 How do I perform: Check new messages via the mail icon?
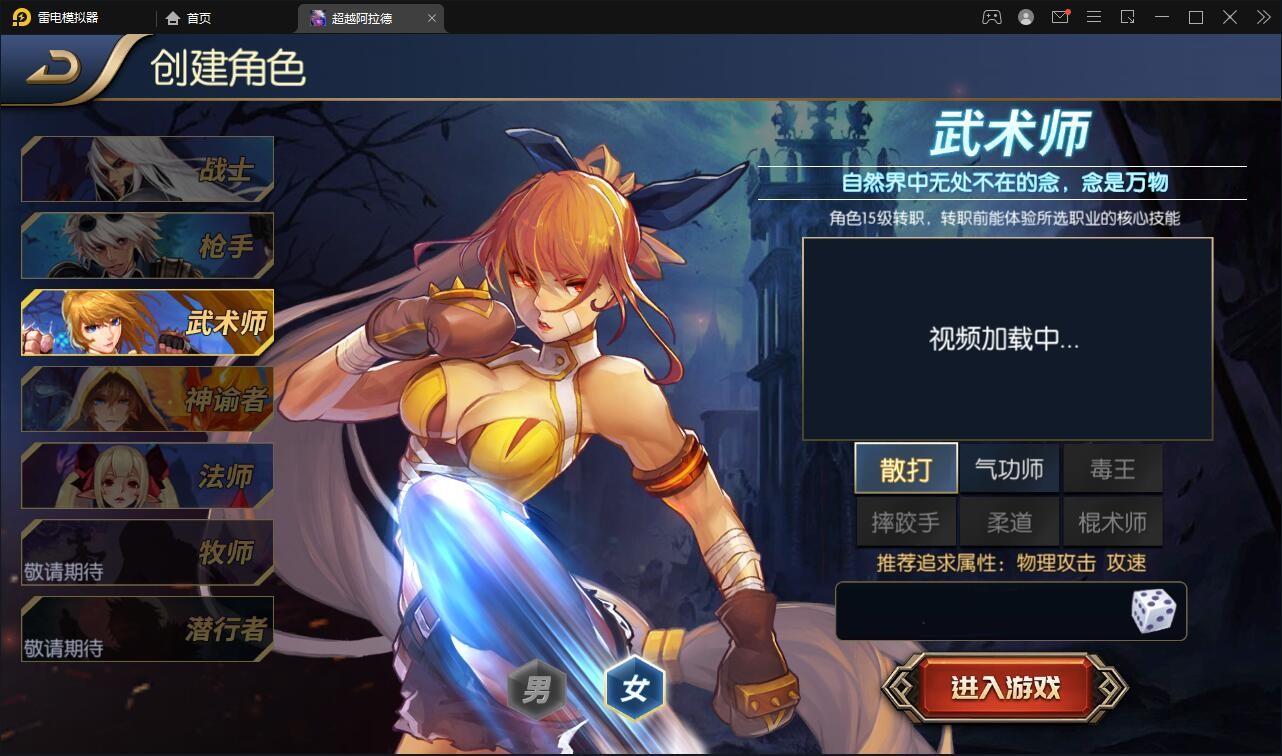1059,17
